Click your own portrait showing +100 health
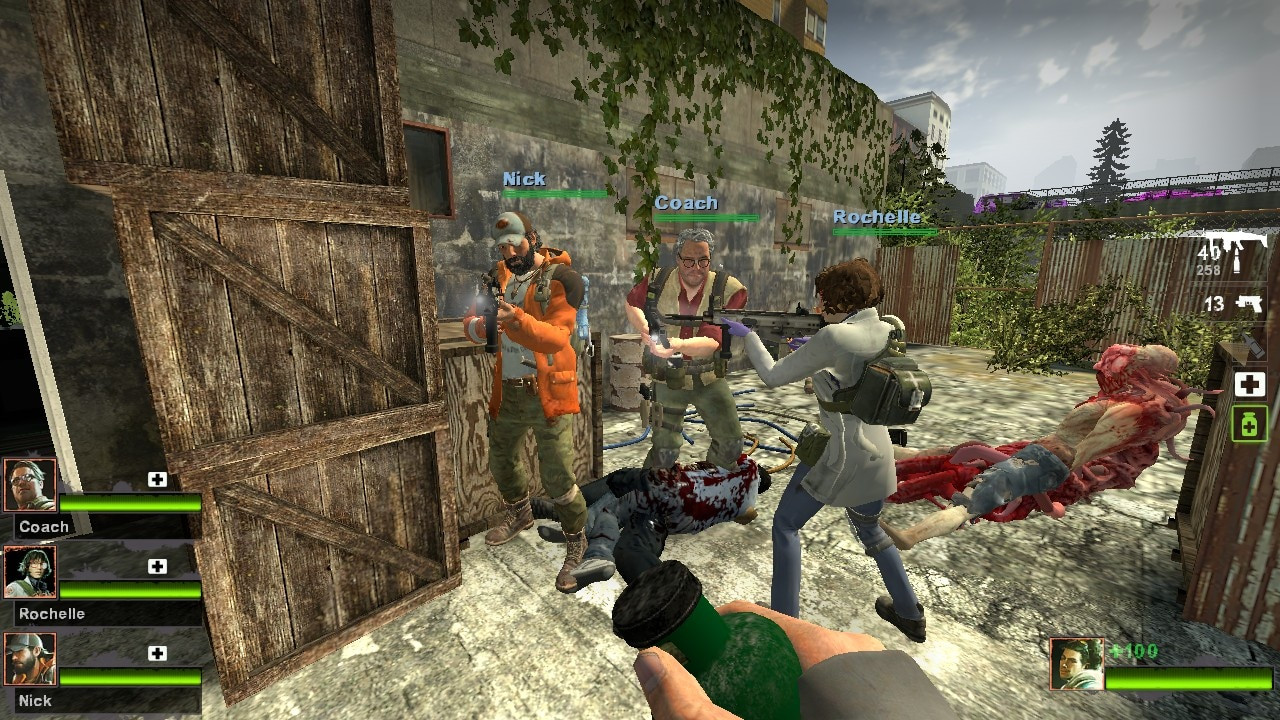Screen dimensions: 1280x720 coord(1077,664)
